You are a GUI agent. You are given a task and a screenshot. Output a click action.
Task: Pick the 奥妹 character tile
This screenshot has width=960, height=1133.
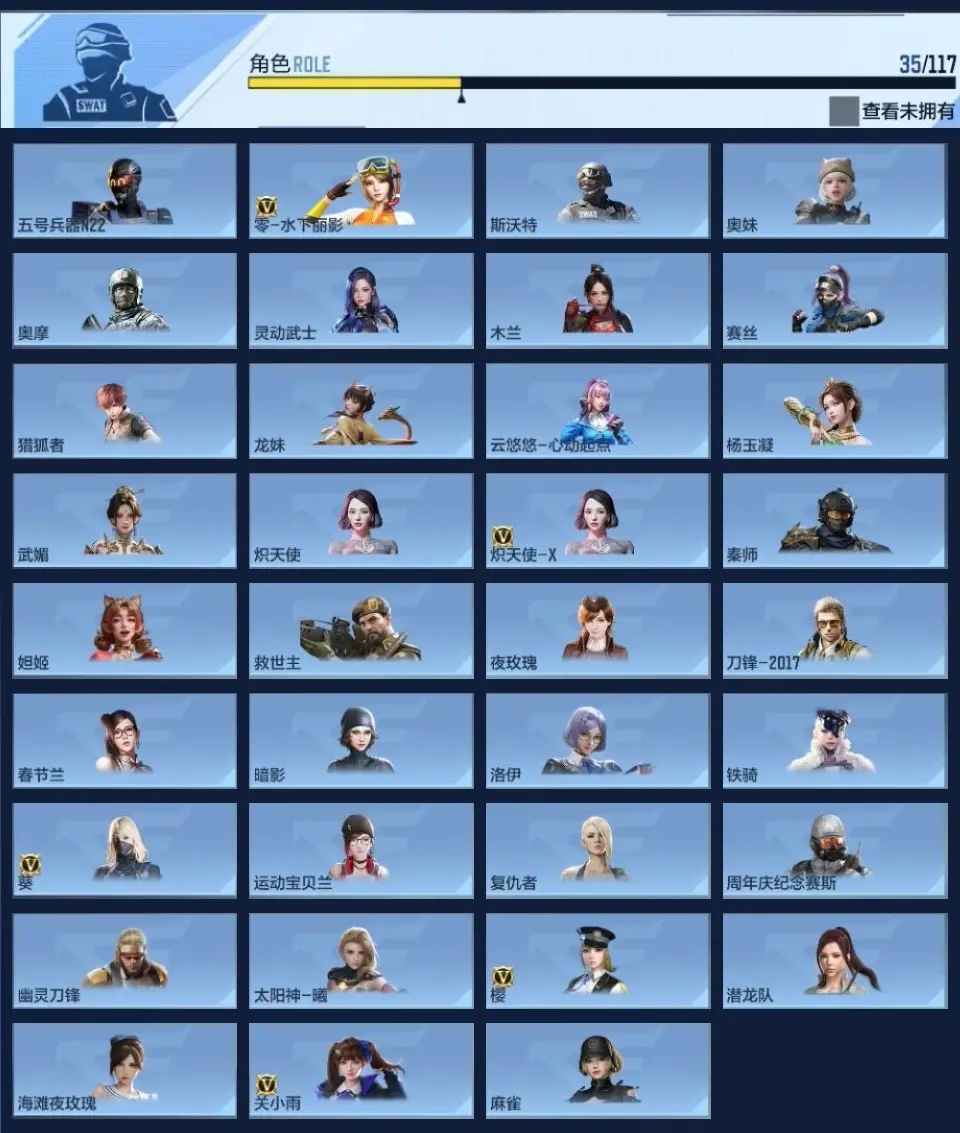(x=835, y=191)
